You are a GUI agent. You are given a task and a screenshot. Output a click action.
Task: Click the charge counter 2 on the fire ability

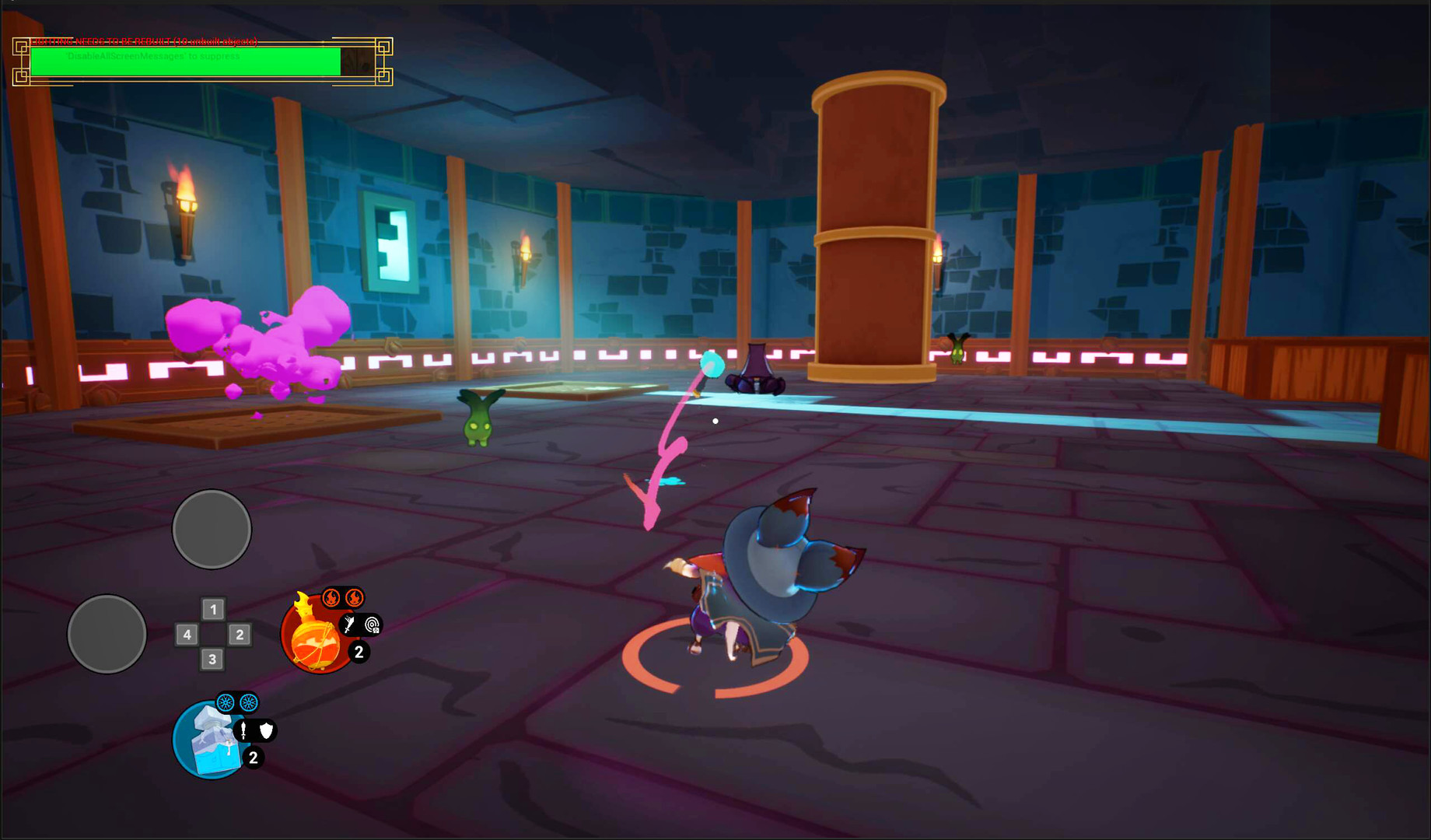pos(359,653)
